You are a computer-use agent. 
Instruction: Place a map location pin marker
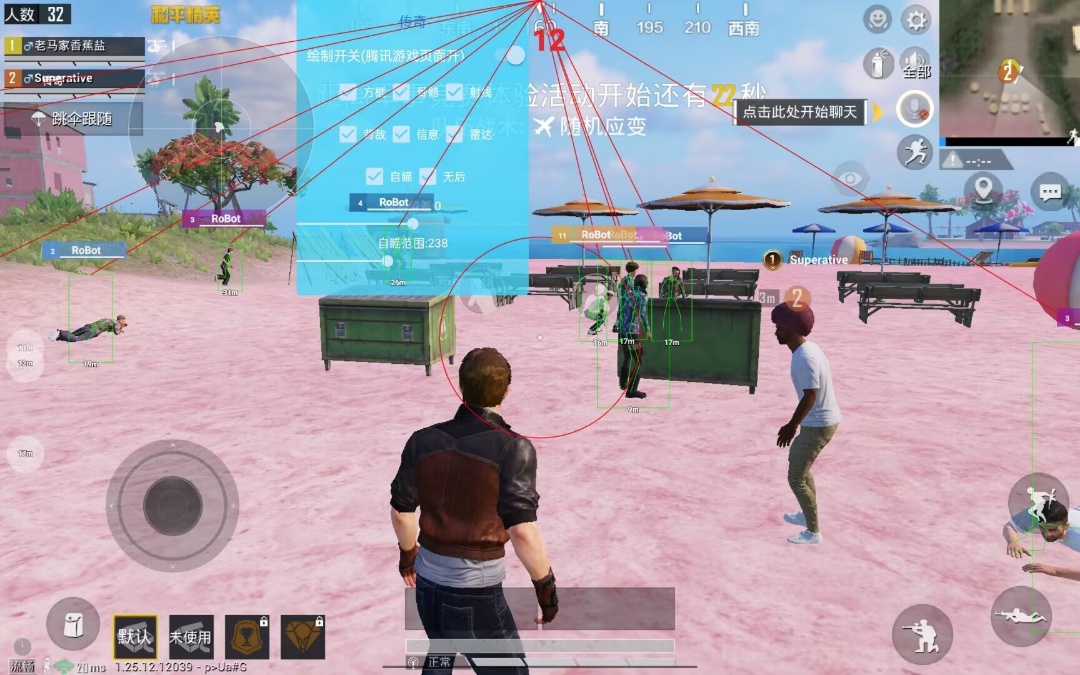click(x=983, y=189)
